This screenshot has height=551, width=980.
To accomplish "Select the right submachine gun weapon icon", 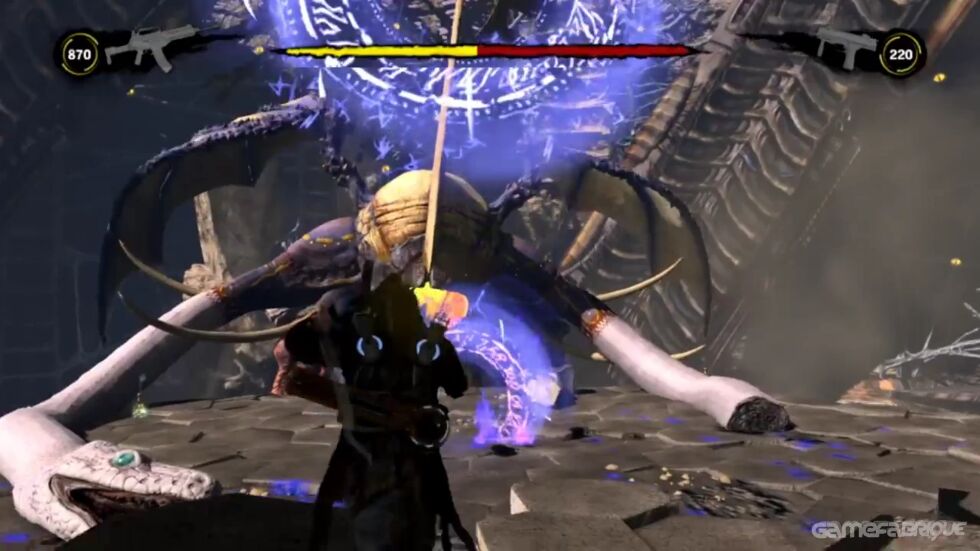I will (846, 46).
